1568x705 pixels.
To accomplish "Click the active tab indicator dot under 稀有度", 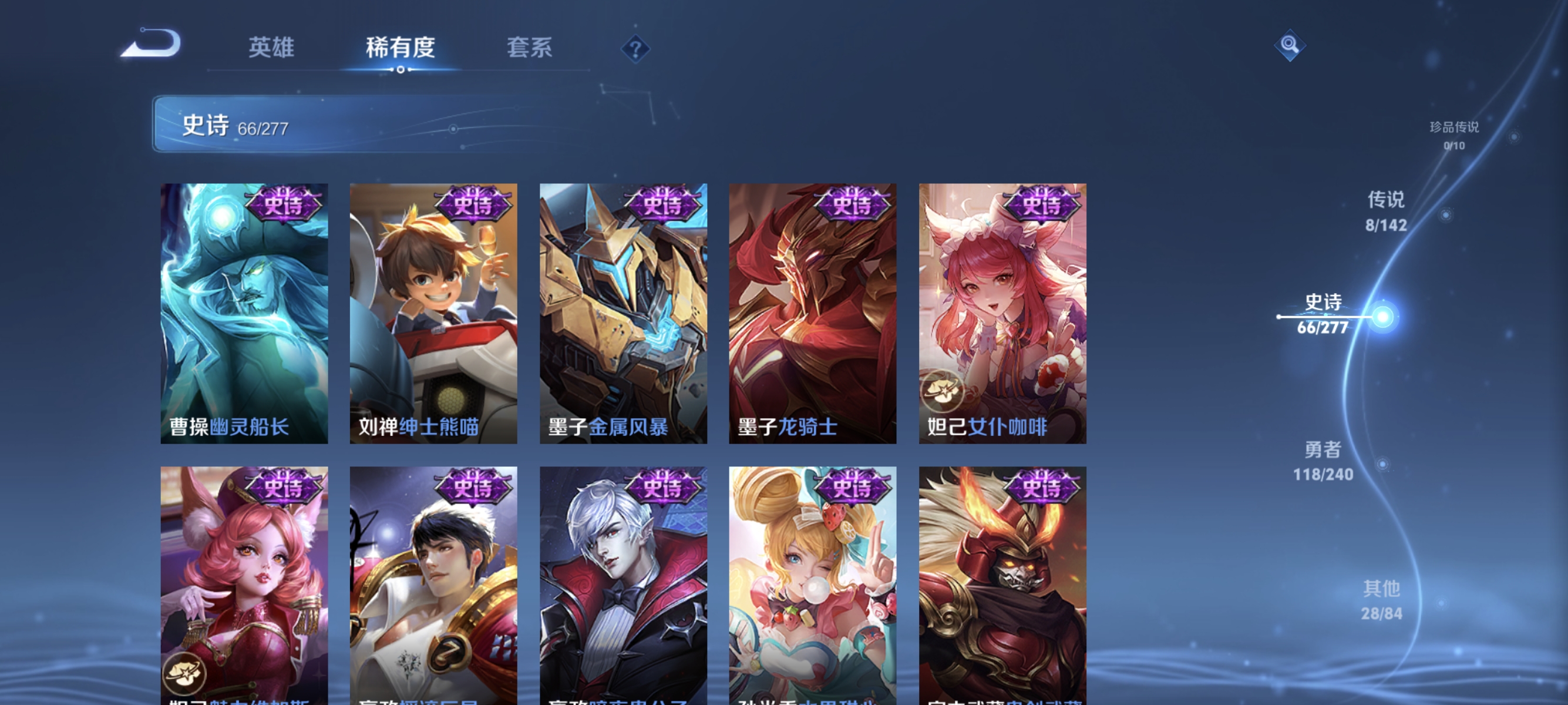I will tap(400, 69).
